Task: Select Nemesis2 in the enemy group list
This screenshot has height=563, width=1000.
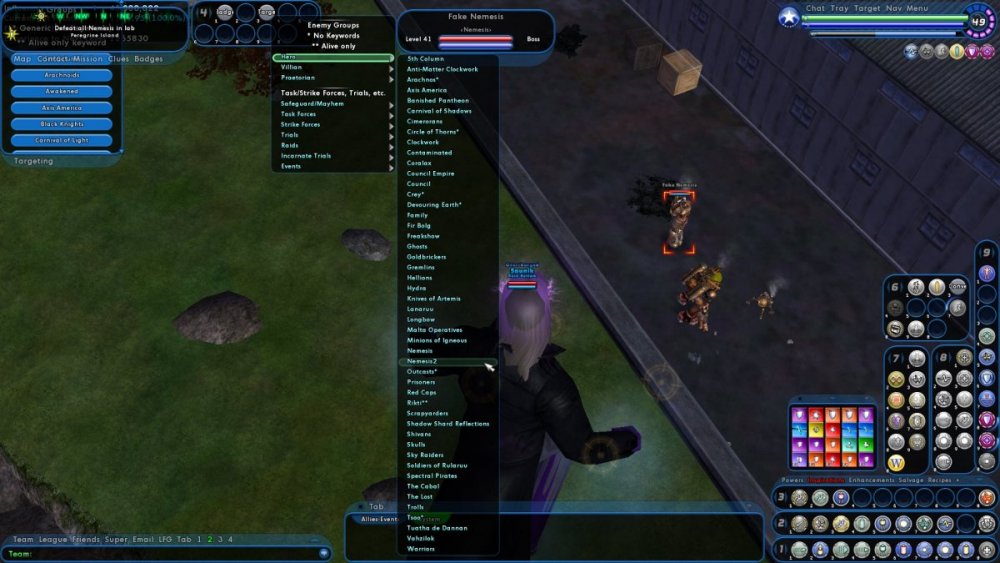Action: coord(423,361)
